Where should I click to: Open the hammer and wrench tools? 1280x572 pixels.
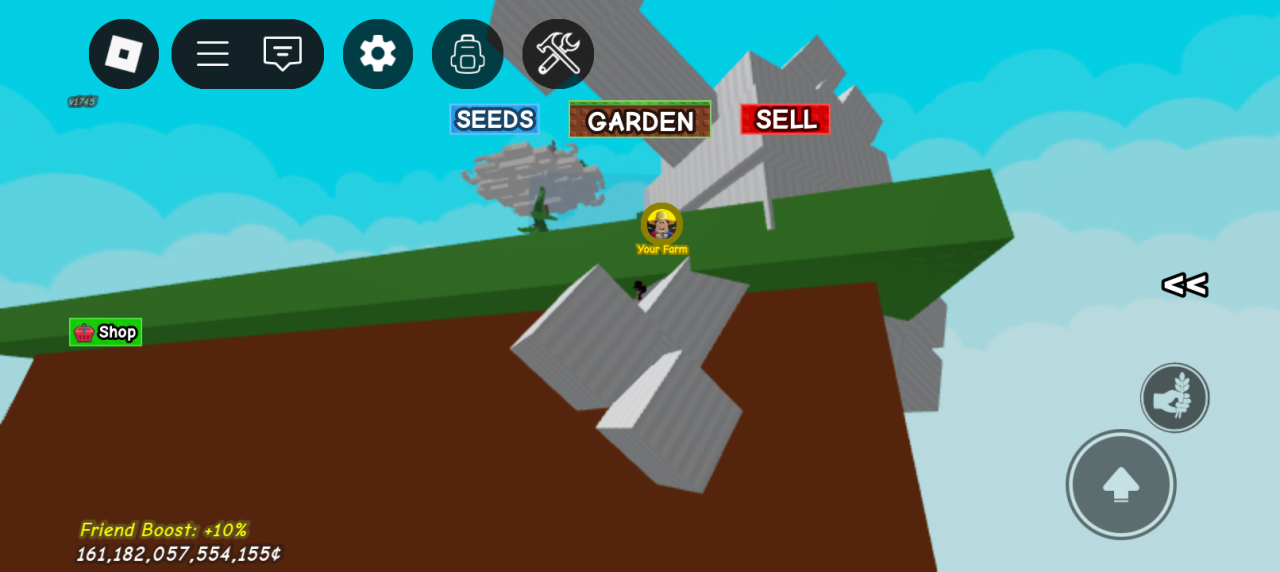coord(558,54)
